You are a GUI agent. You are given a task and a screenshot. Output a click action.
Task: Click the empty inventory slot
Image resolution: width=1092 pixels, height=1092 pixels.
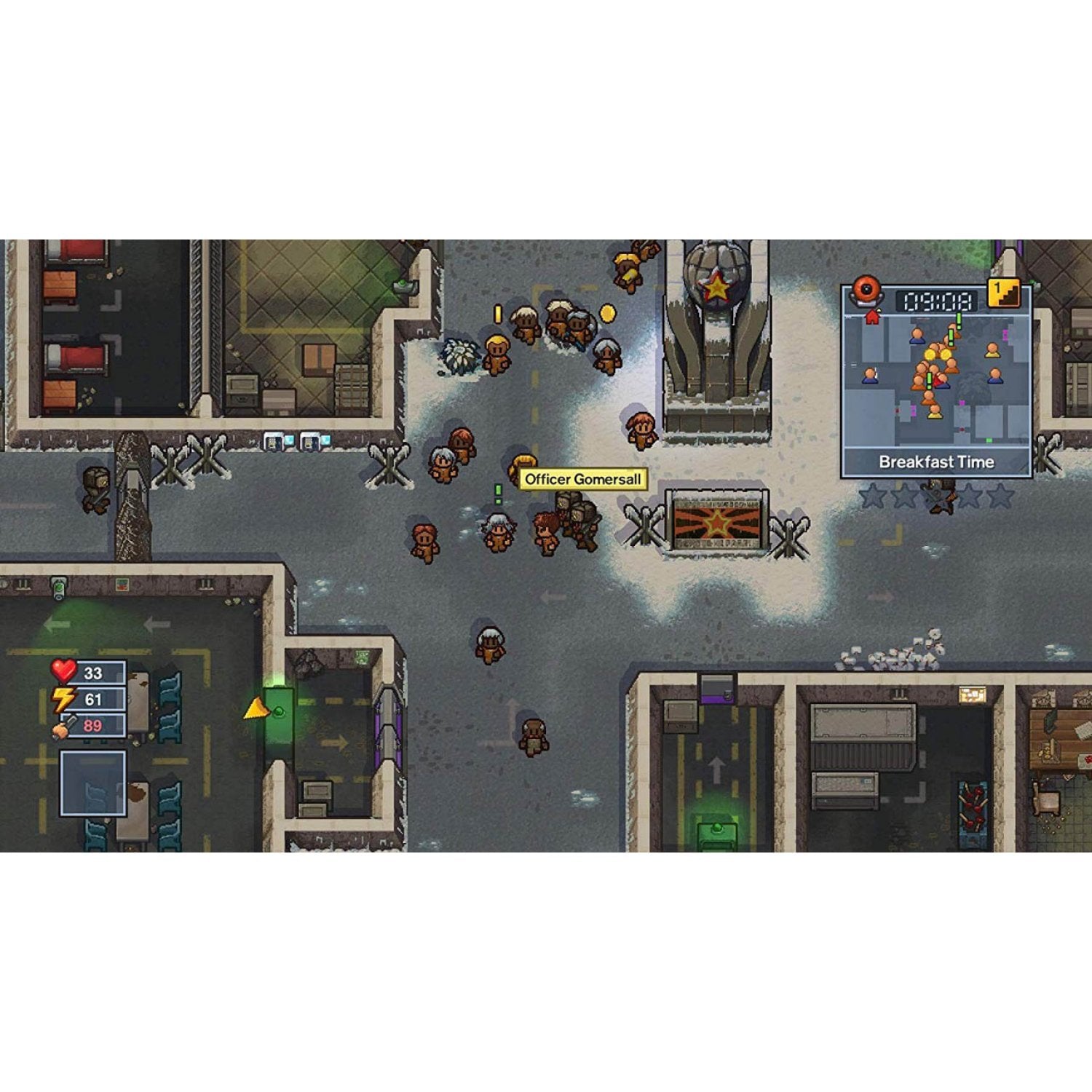[93, 785]
